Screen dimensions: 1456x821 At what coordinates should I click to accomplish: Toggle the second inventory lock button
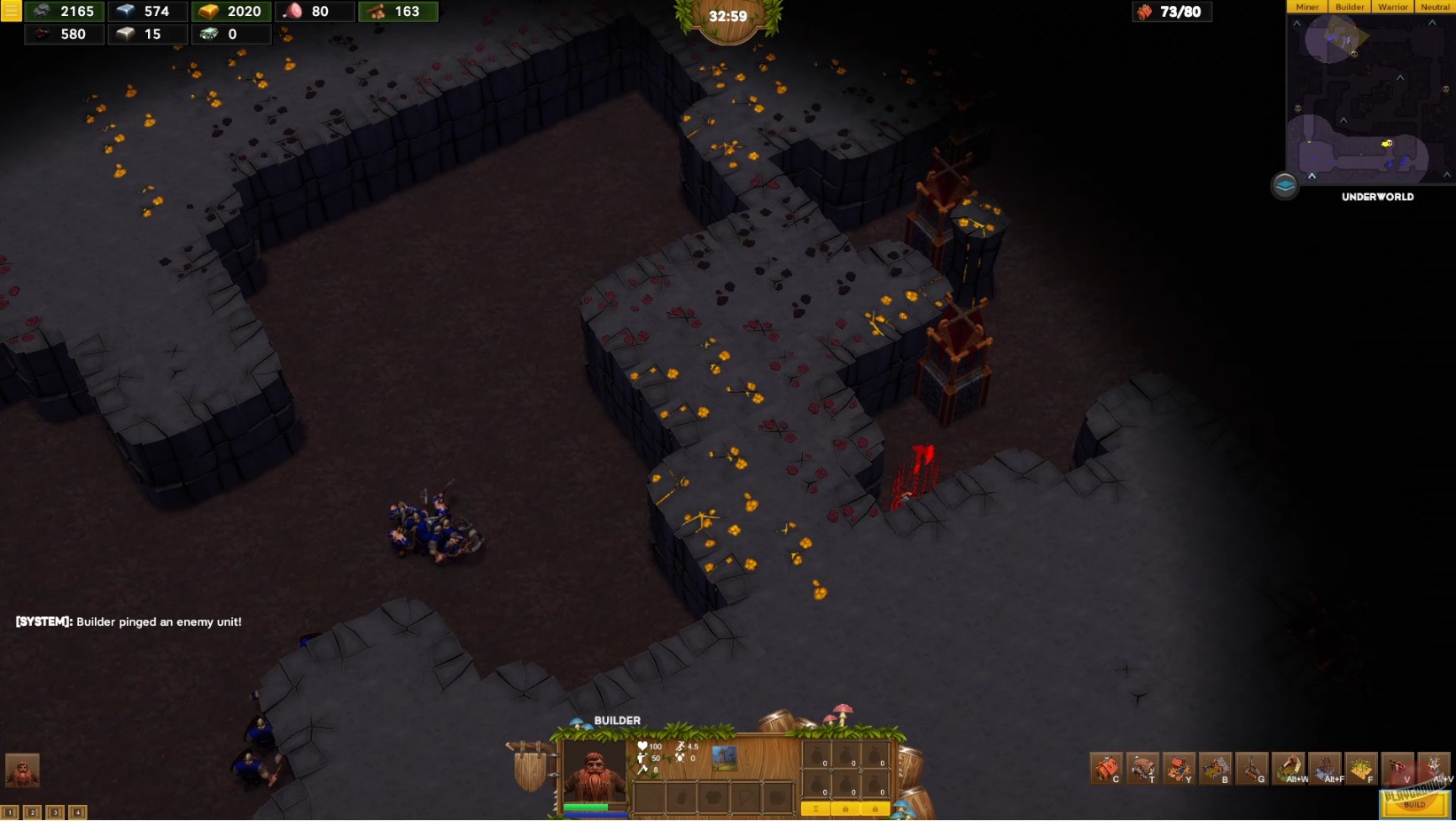[876, 809]
